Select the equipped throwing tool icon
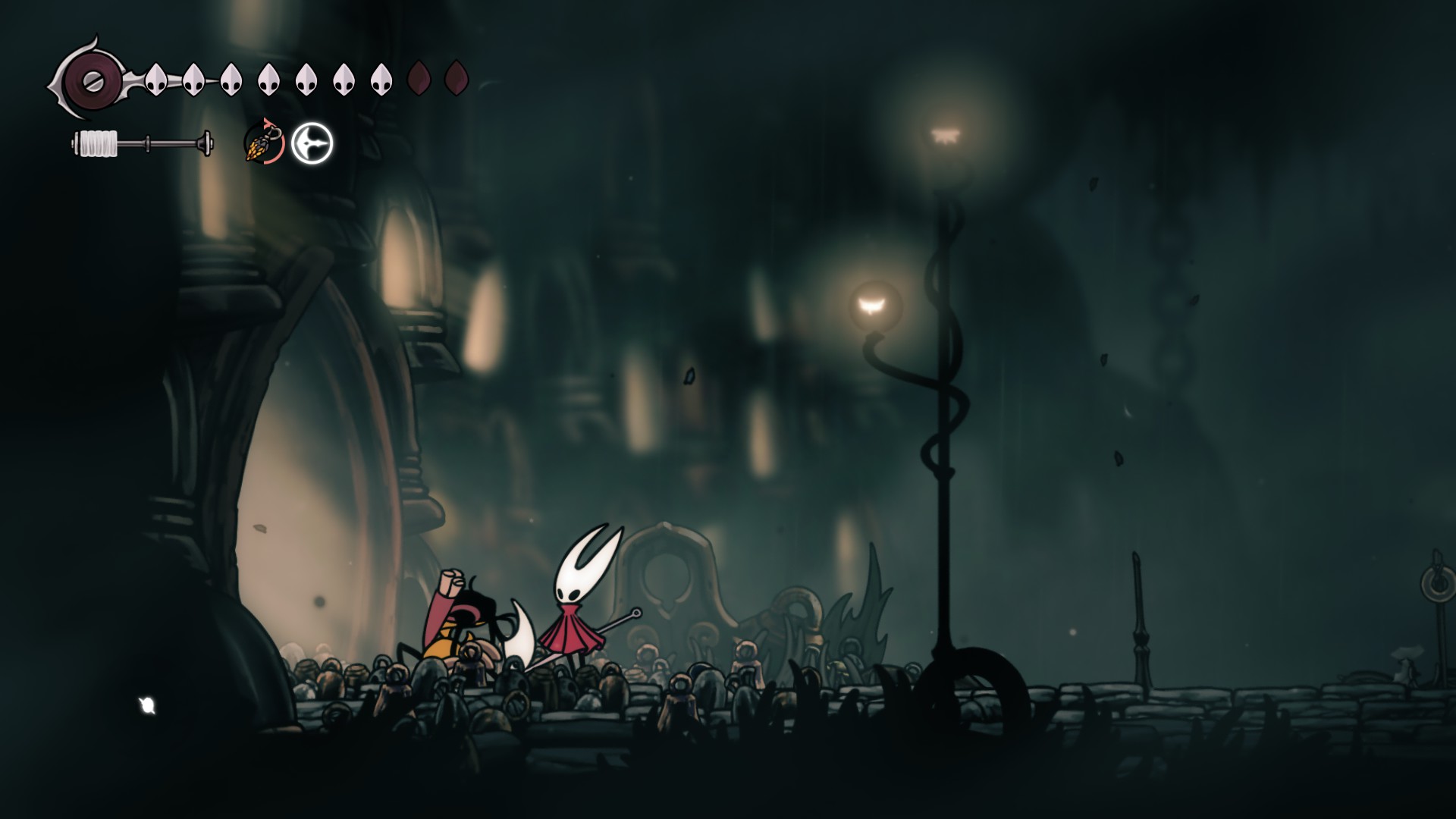1456x819 pixels. click(x=264, y=143)
